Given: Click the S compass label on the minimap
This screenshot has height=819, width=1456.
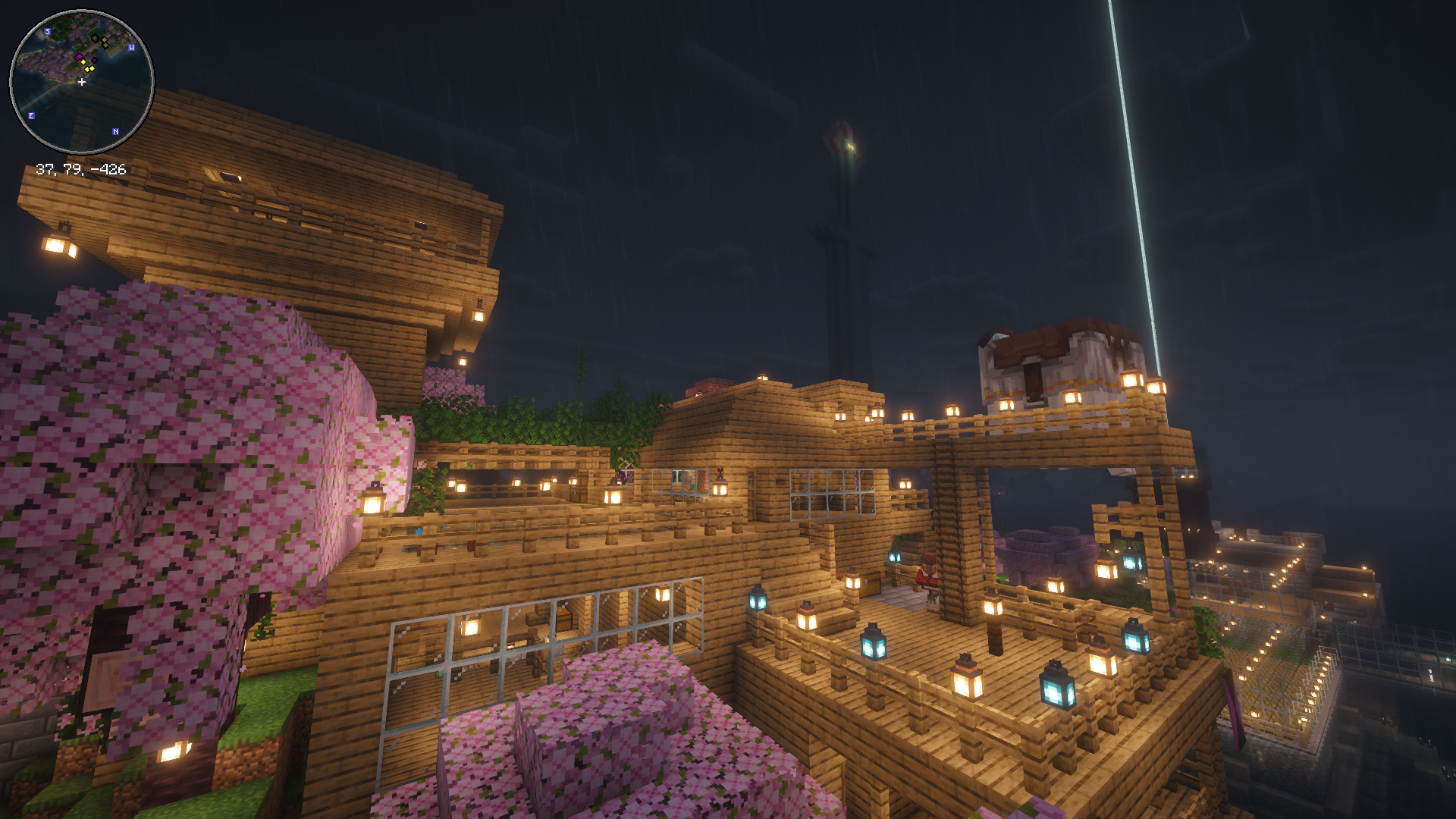Looking at the screenshot, I should click(48, 32).
